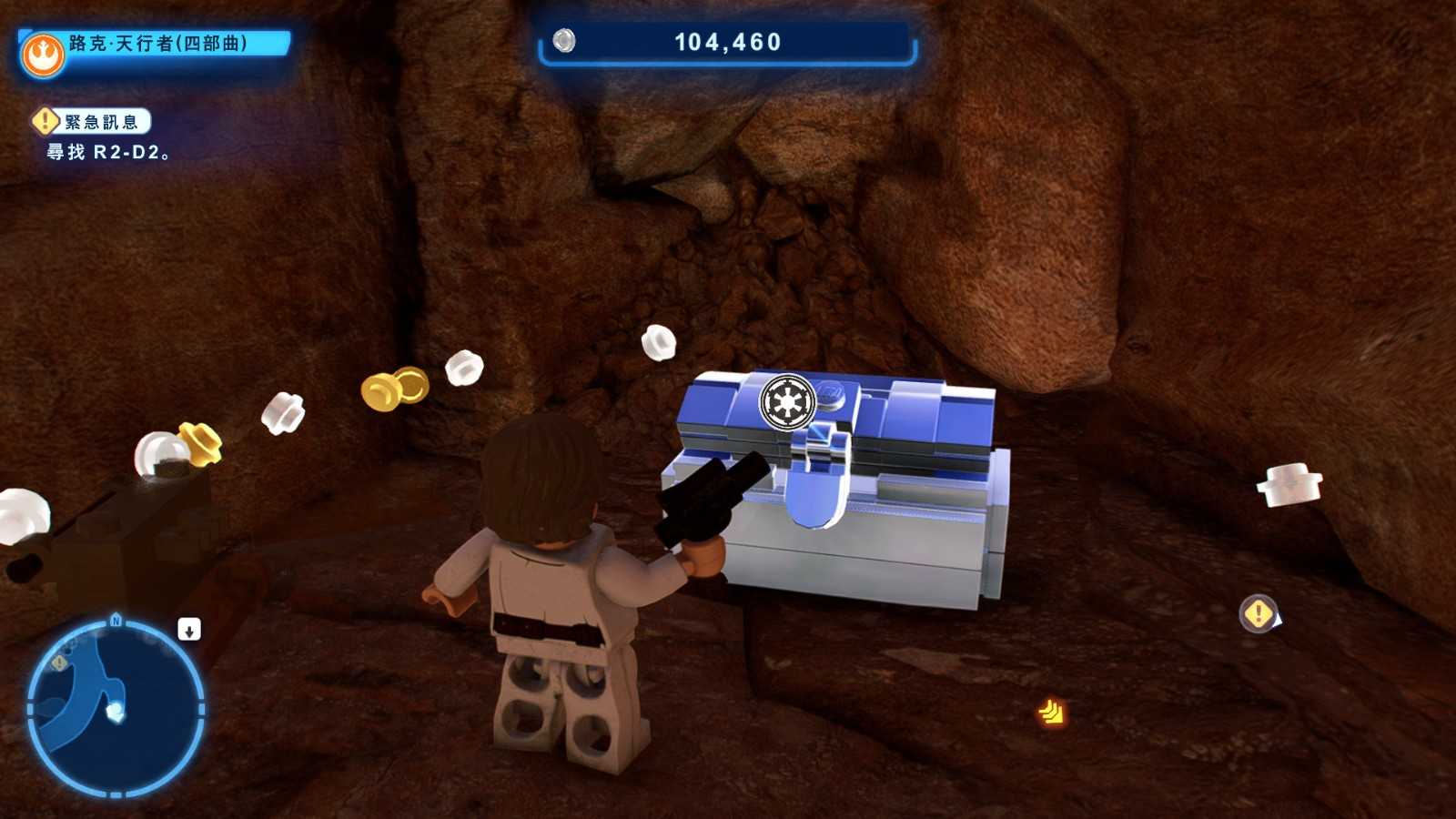Select the Rebel Alliance character portrait icon

[x=43, y=56]
